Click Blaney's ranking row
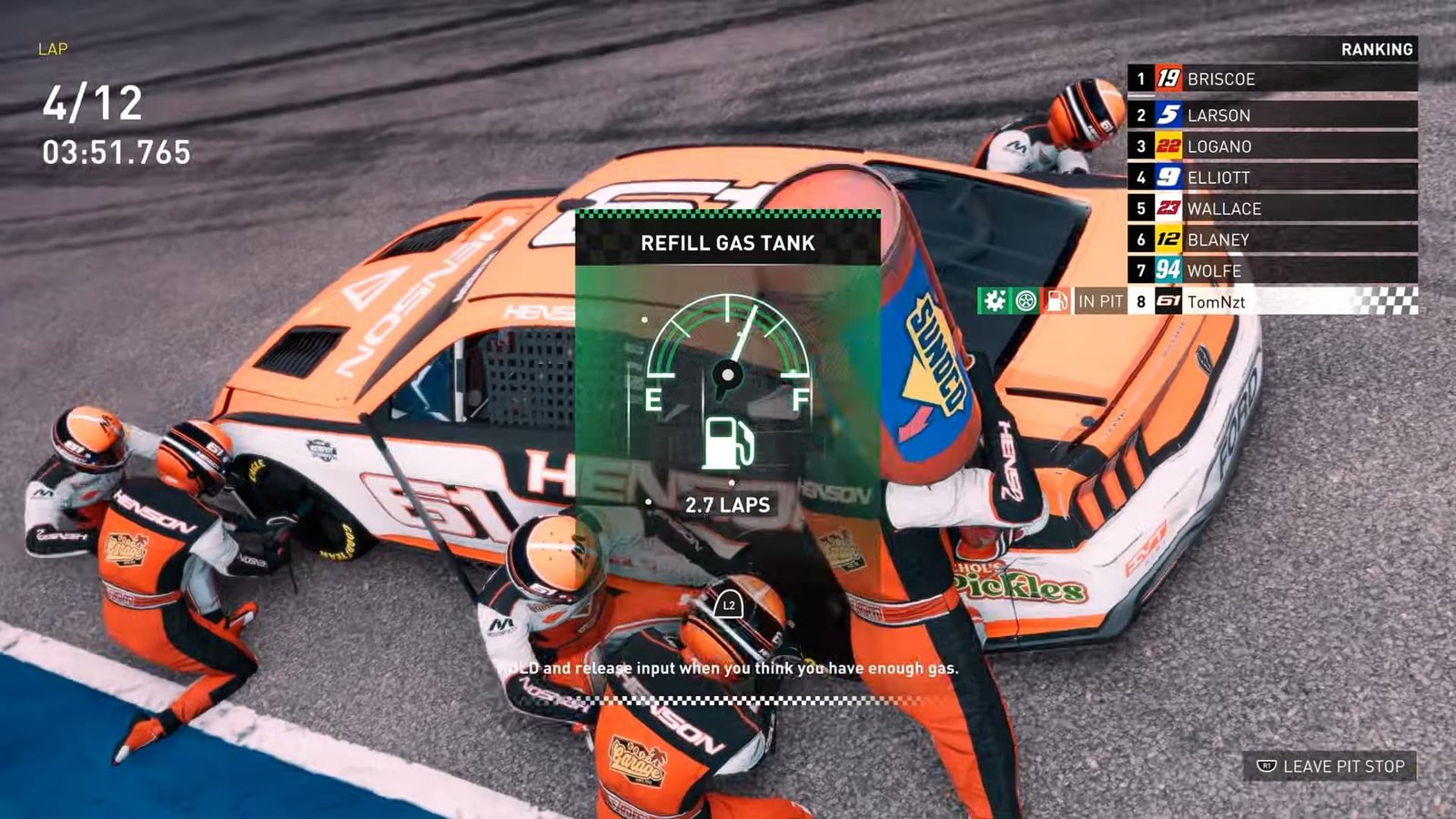Screen dimensions: 1456x819 [1271, 239]
